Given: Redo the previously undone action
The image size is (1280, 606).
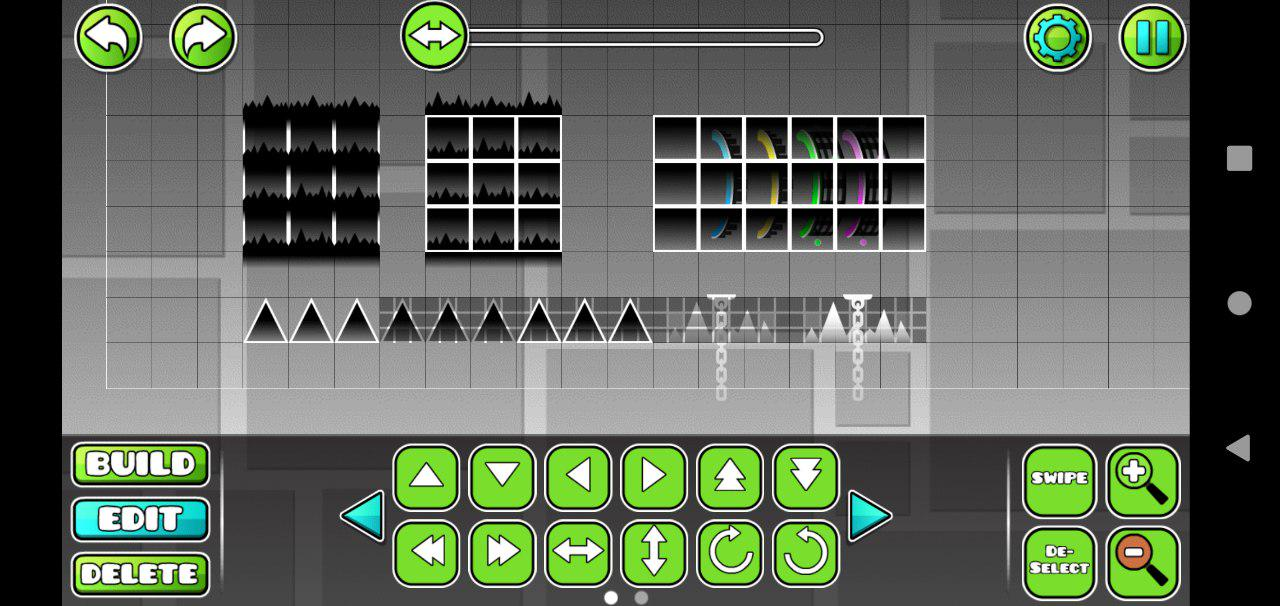Looking at the screenshot, I should (203, 38).
